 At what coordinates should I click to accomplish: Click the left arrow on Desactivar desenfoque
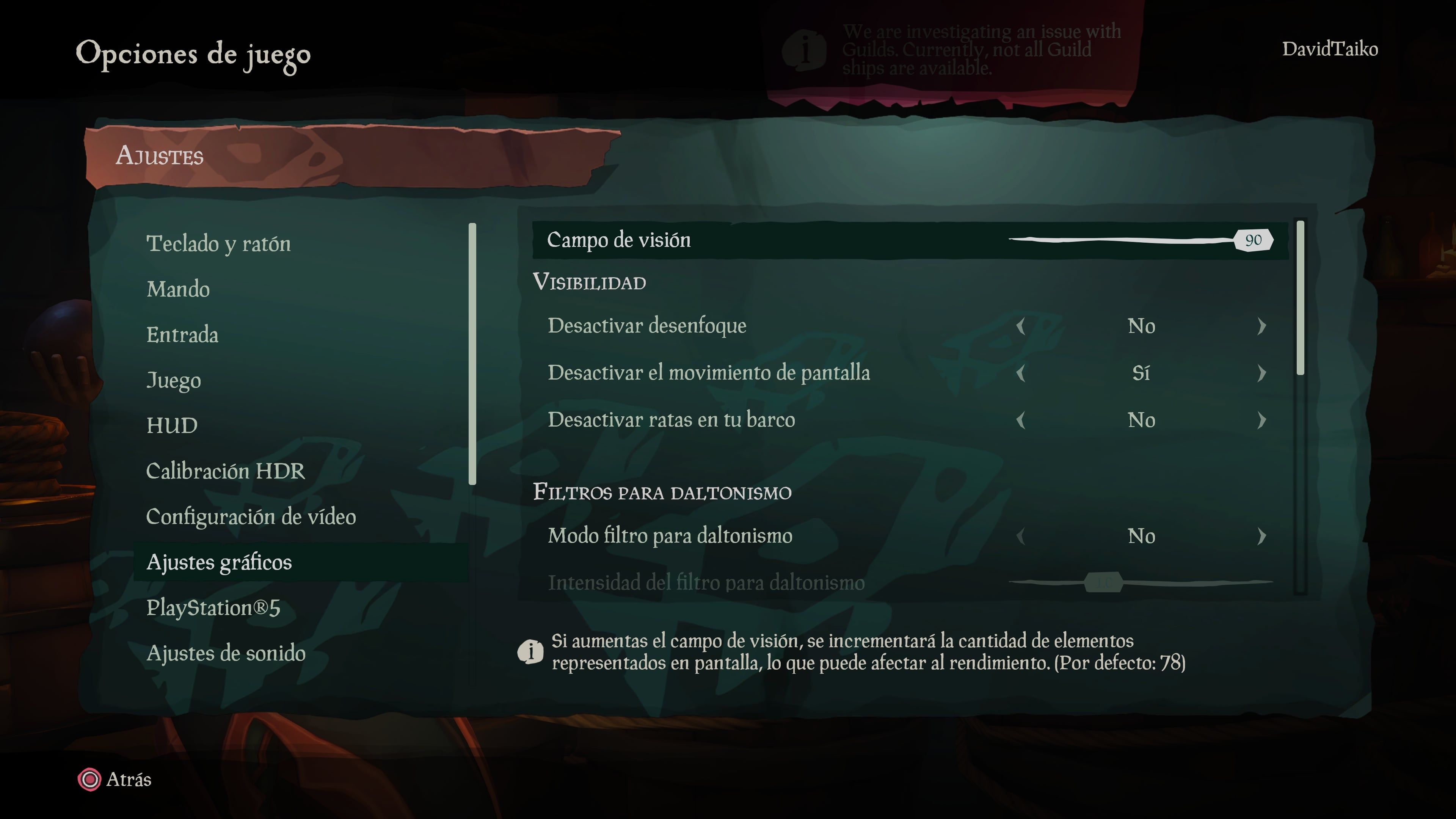tap(1021, 326)
